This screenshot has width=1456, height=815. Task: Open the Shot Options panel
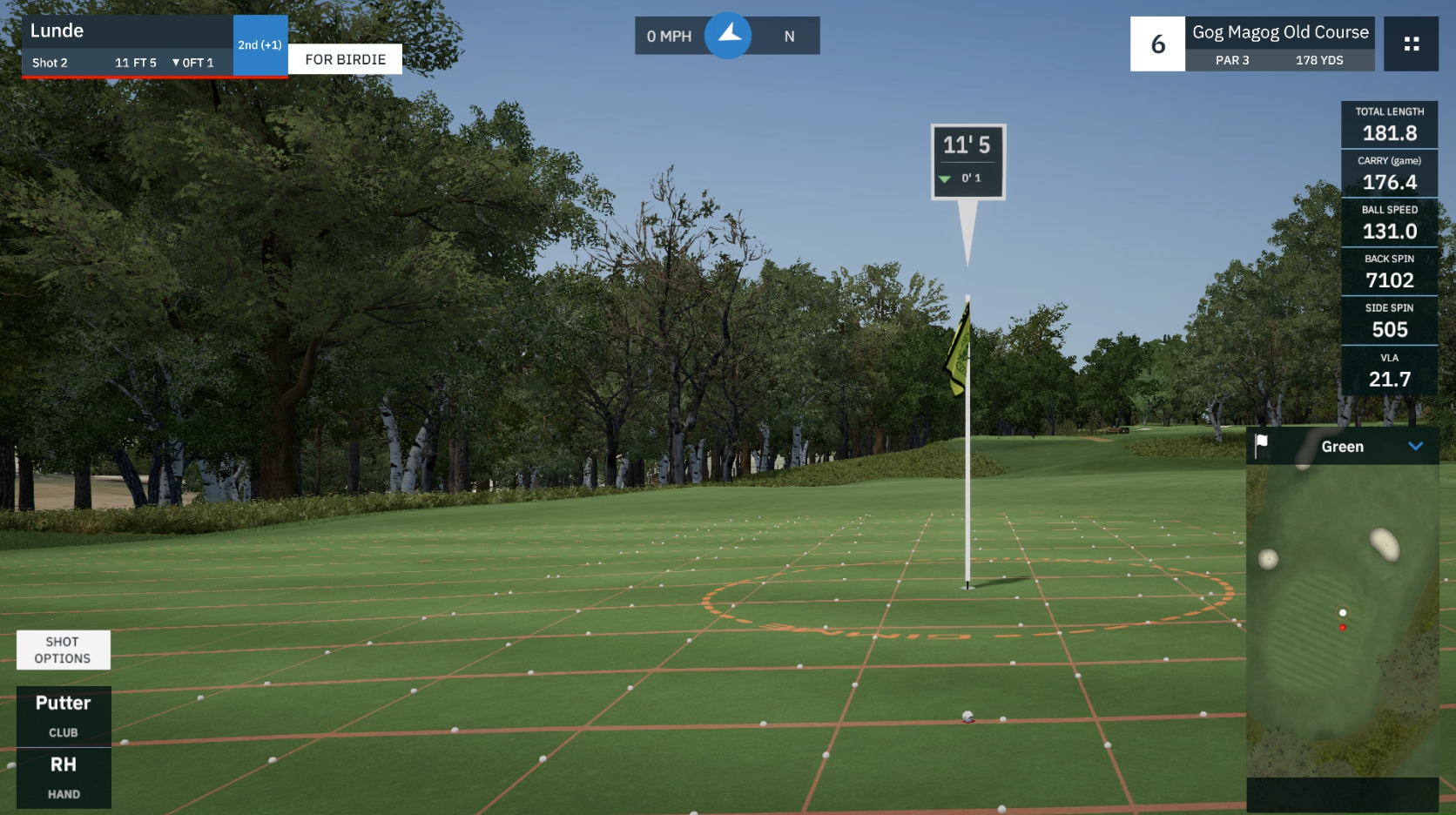[63, 650]
